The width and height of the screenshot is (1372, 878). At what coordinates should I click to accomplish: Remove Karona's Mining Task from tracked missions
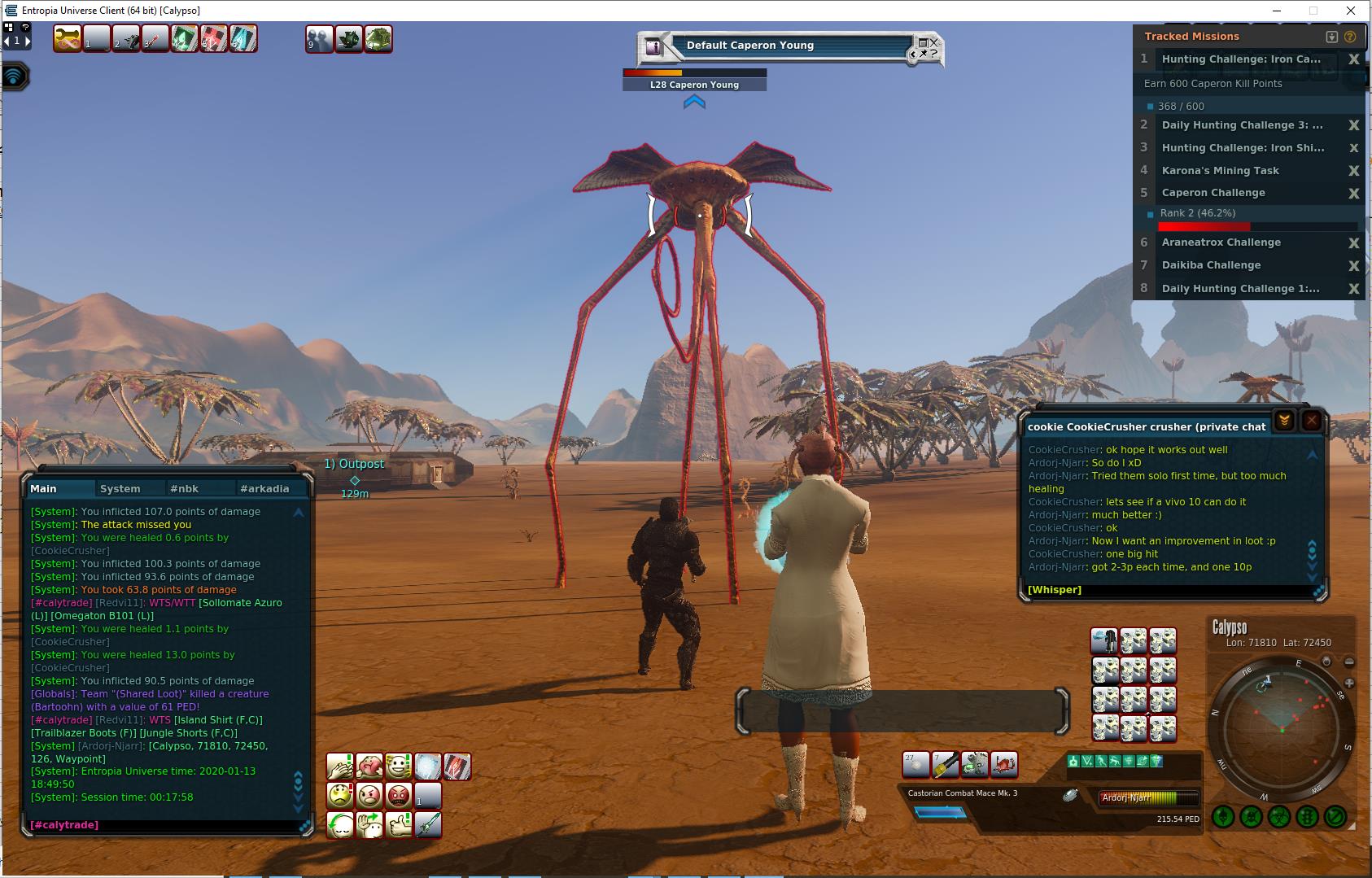point(1354,171)
